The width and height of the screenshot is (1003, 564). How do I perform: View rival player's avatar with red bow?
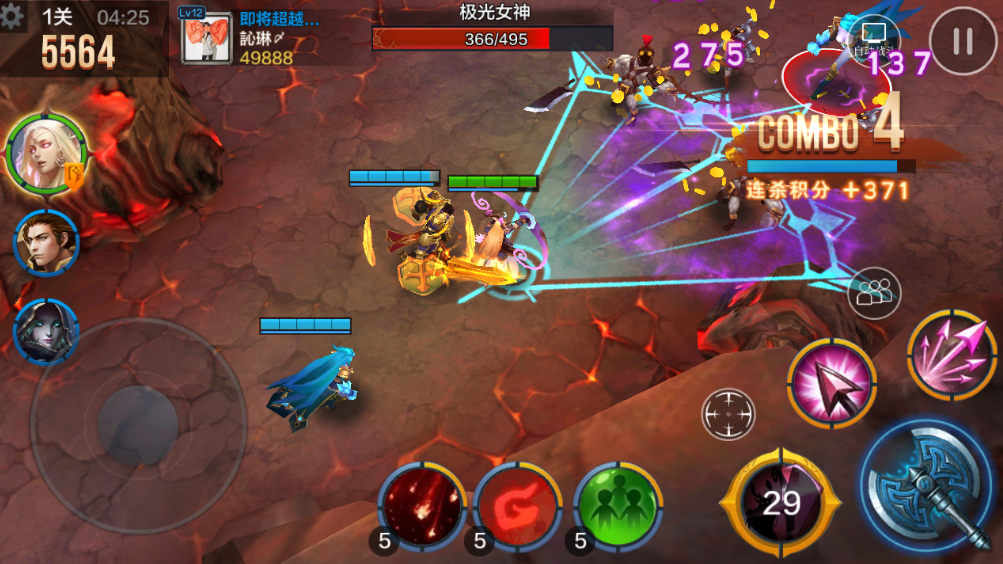[207, 38]
